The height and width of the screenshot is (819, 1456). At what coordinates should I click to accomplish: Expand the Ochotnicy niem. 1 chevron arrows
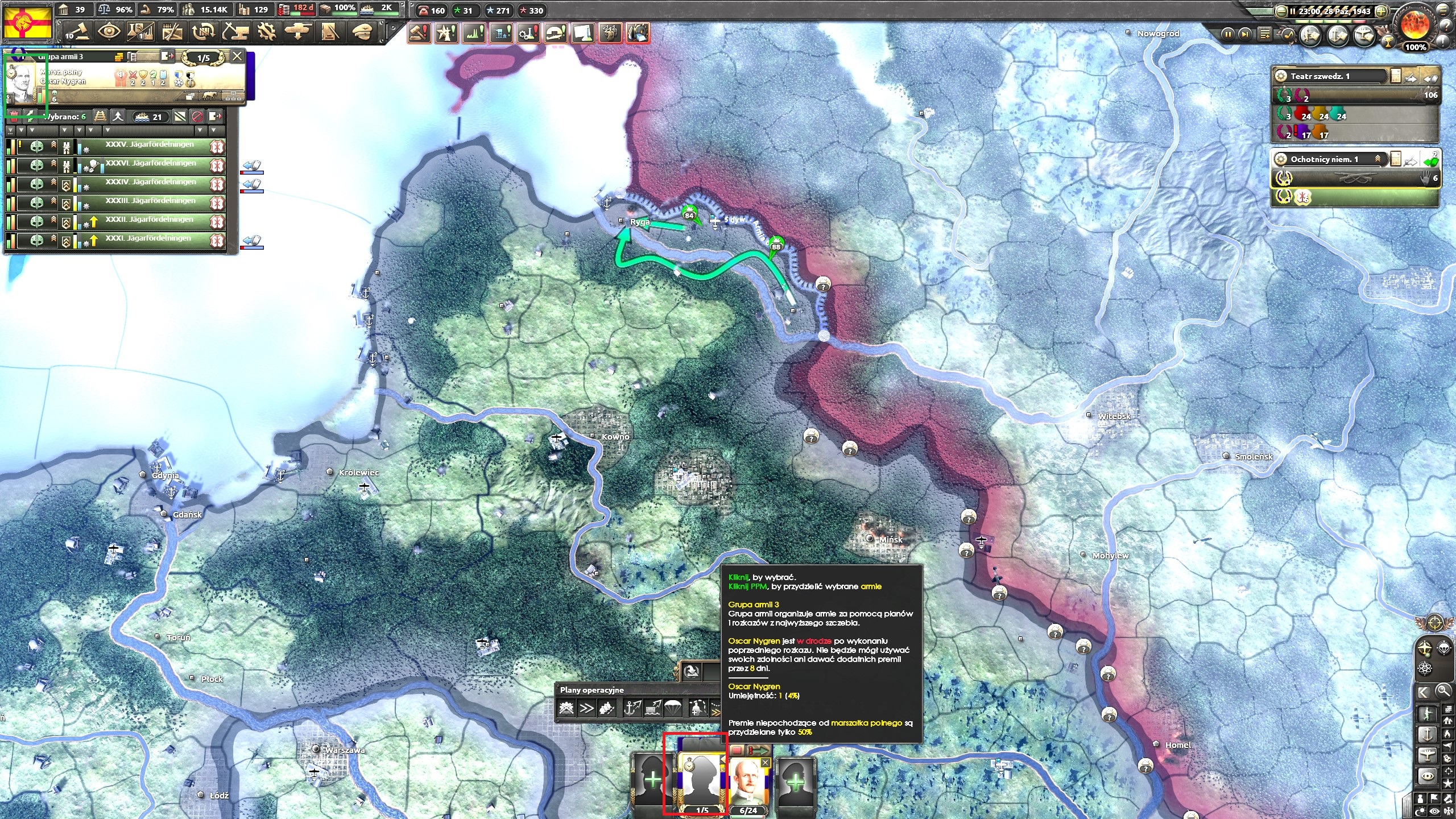1378,158
